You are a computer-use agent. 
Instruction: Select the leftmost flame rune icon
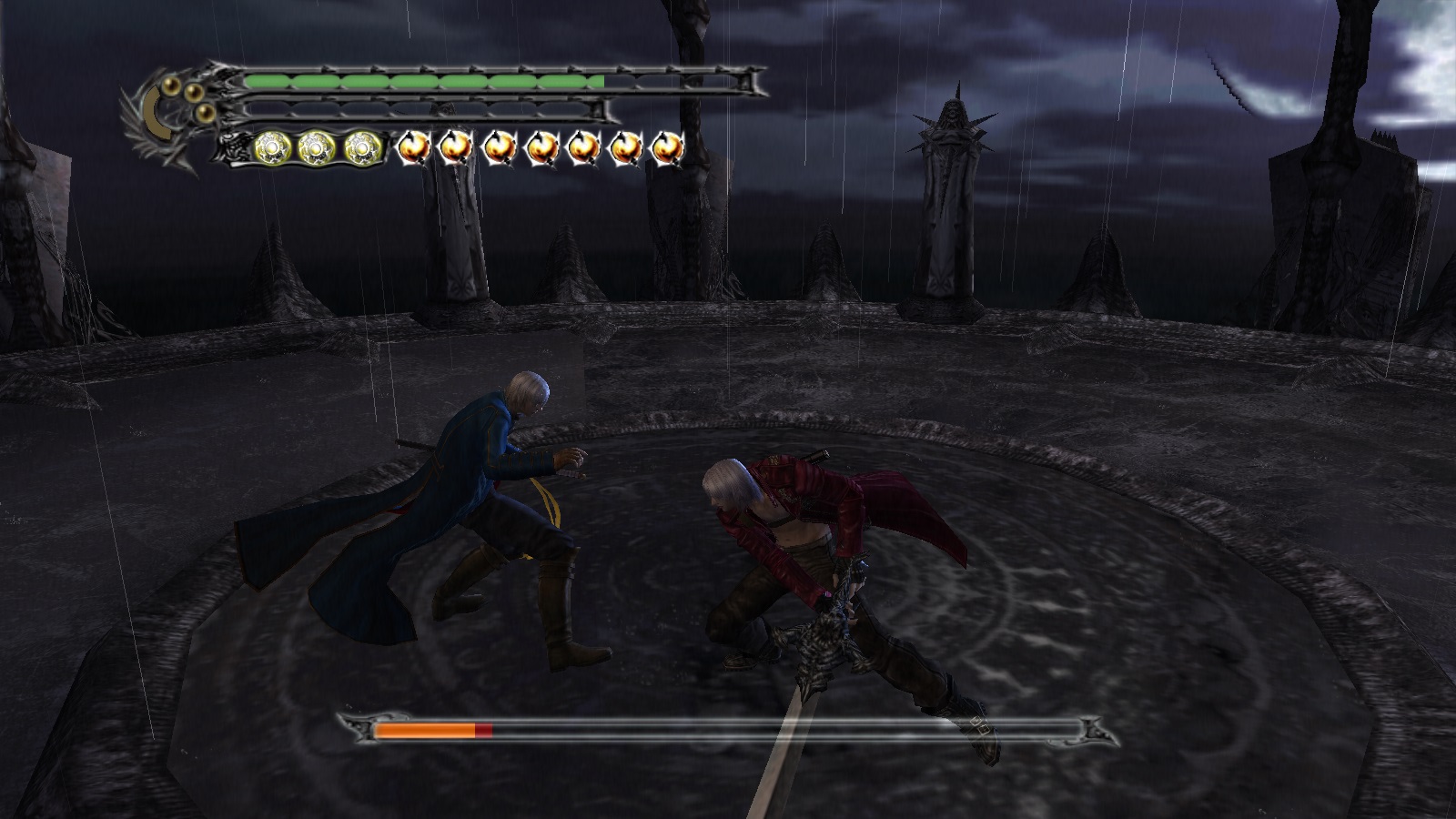pyautogui.click(x=414, y=148)
